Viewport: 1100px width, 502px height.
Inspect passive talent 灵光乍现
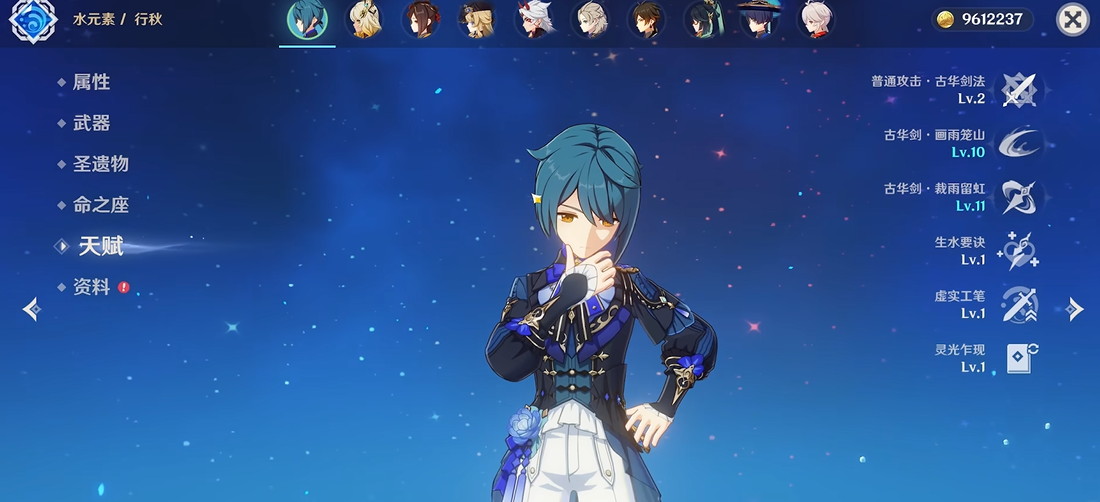pos(1018,358)
